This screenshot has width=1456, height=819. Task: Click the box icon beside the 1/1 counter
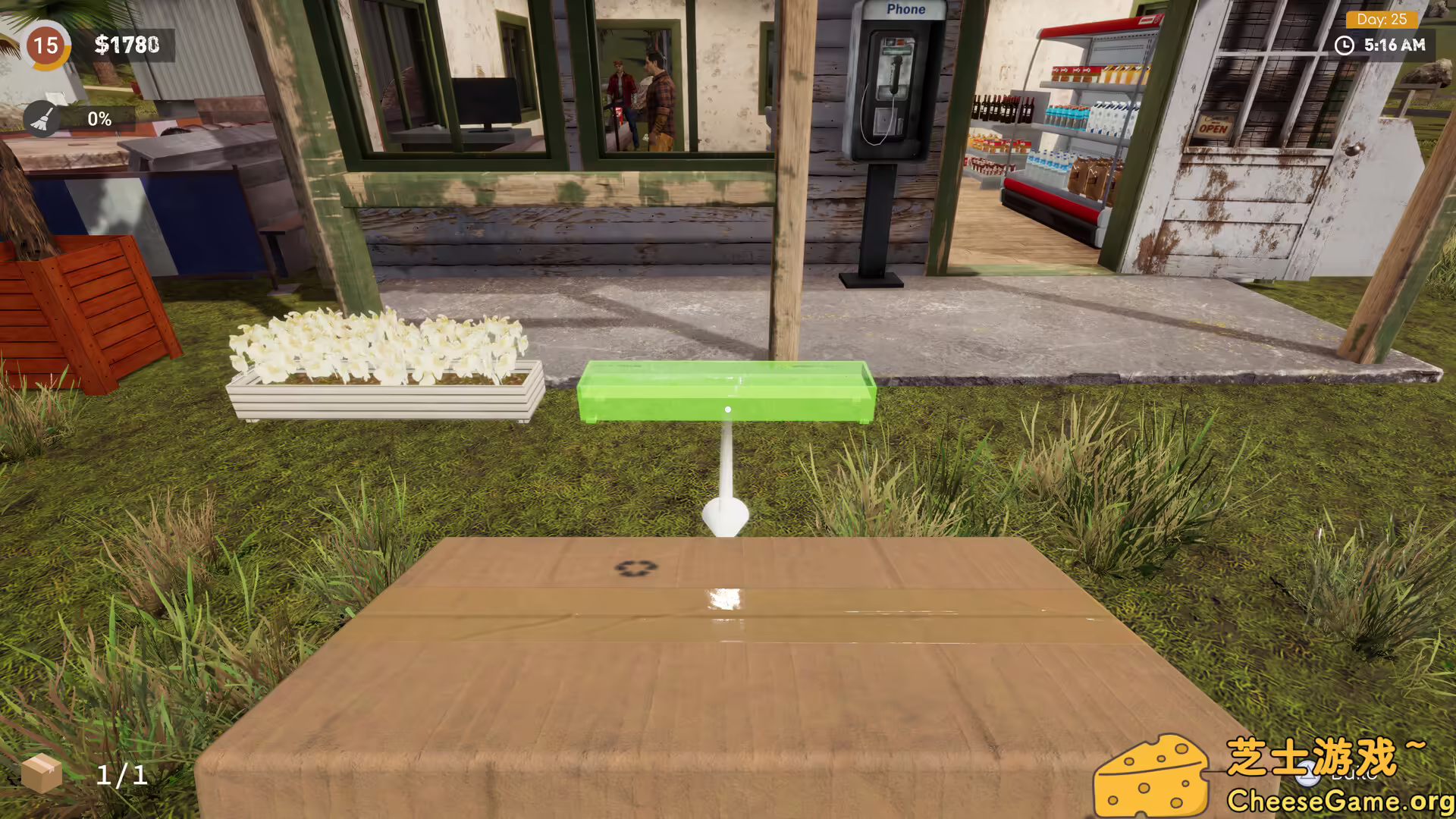(x=43, y=774)
